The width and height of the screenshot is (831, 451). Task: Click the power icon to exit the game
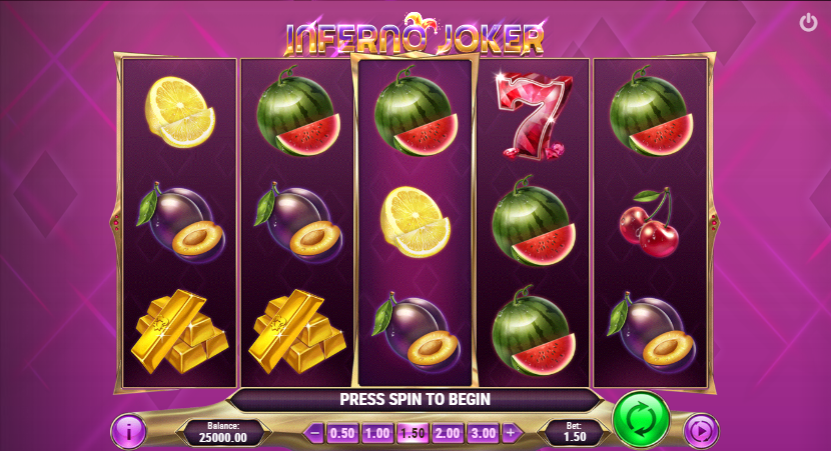coord(808,22)
